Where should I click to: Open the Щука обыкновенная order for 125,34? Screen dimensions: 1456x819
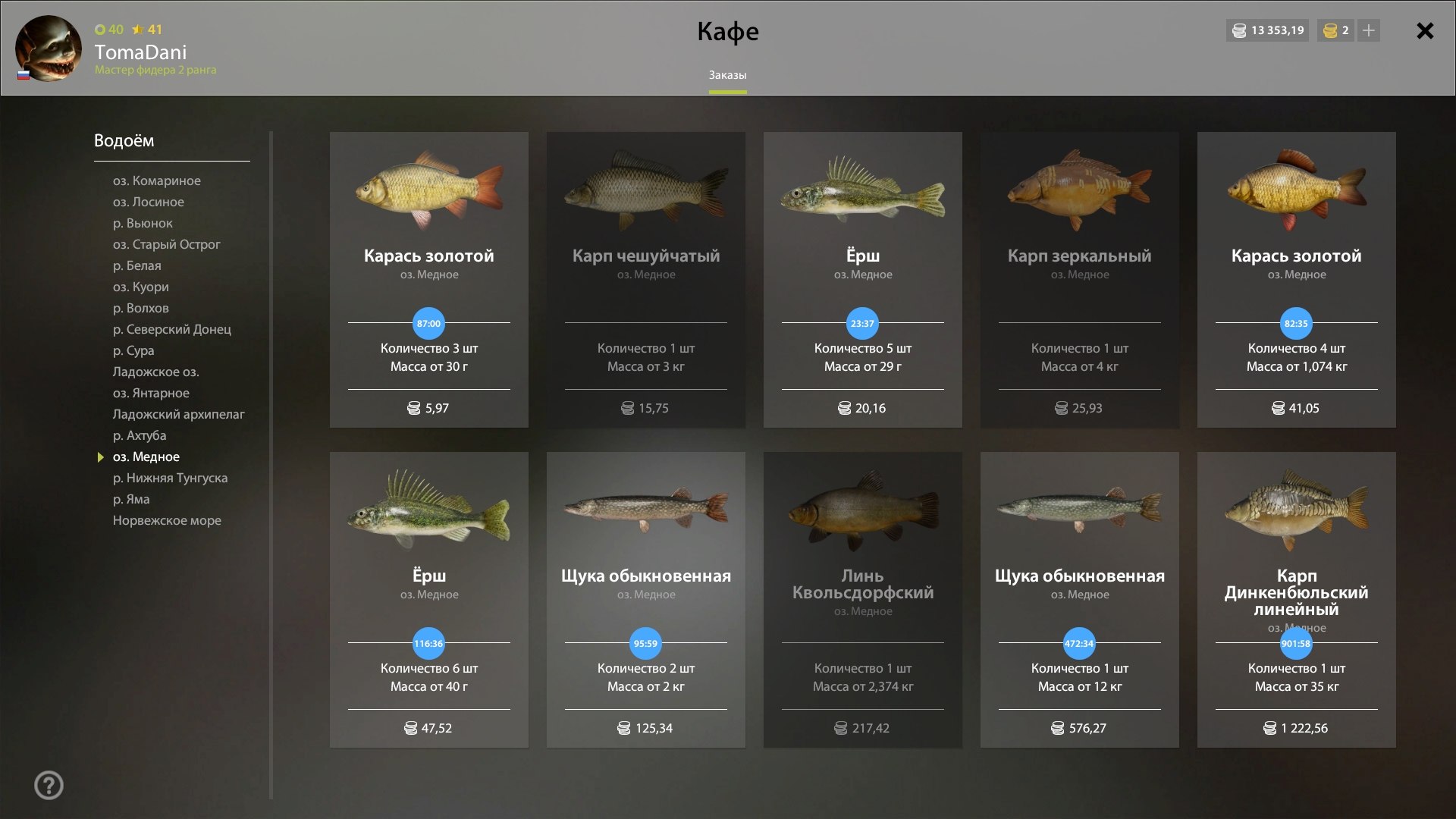[x=645, y=599]
